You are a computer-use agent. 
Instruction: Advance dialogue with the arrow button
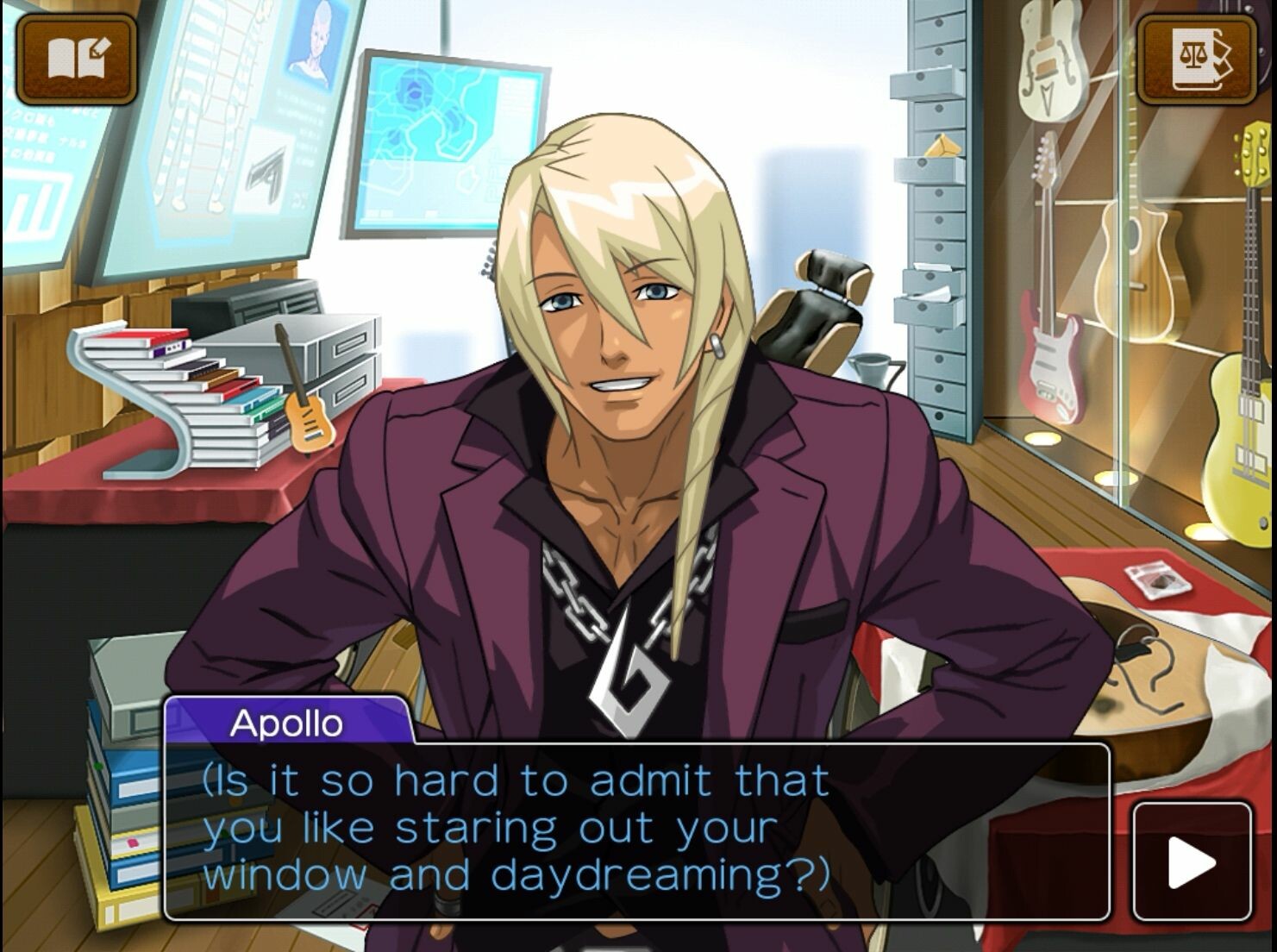tap(1191, 861)
